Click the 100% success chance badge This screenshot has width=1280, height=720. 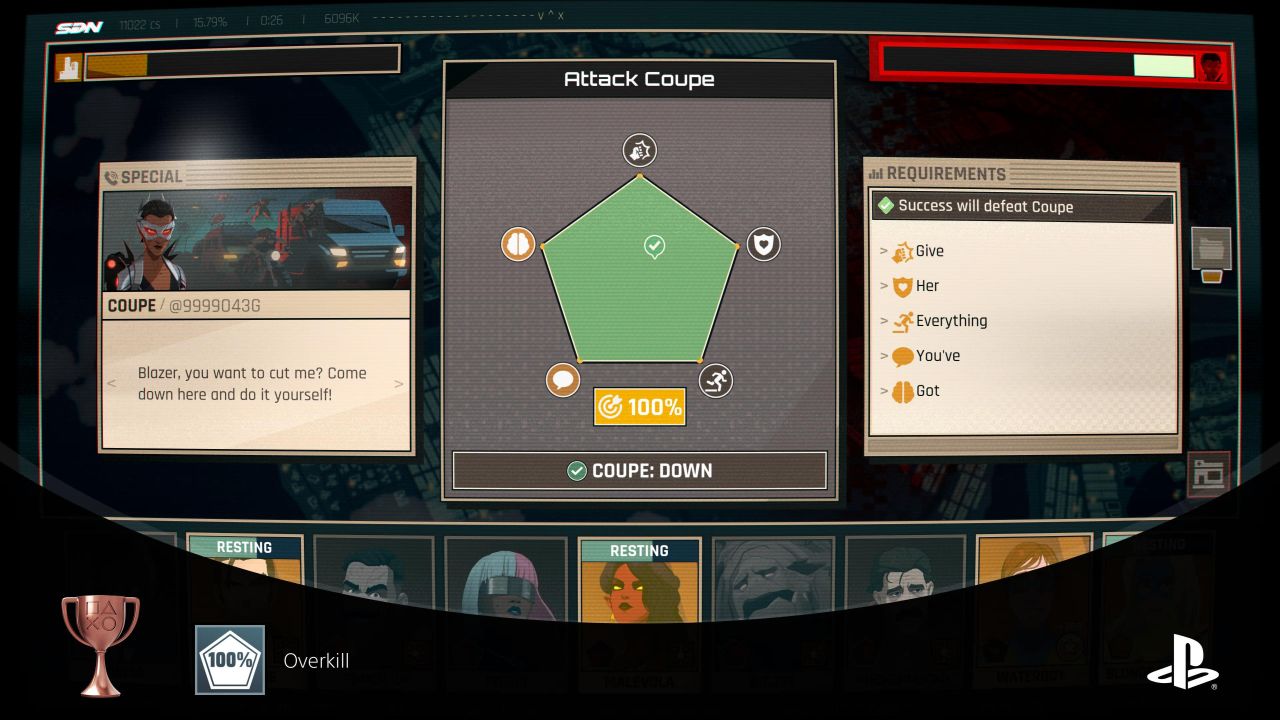pos(640,407)
